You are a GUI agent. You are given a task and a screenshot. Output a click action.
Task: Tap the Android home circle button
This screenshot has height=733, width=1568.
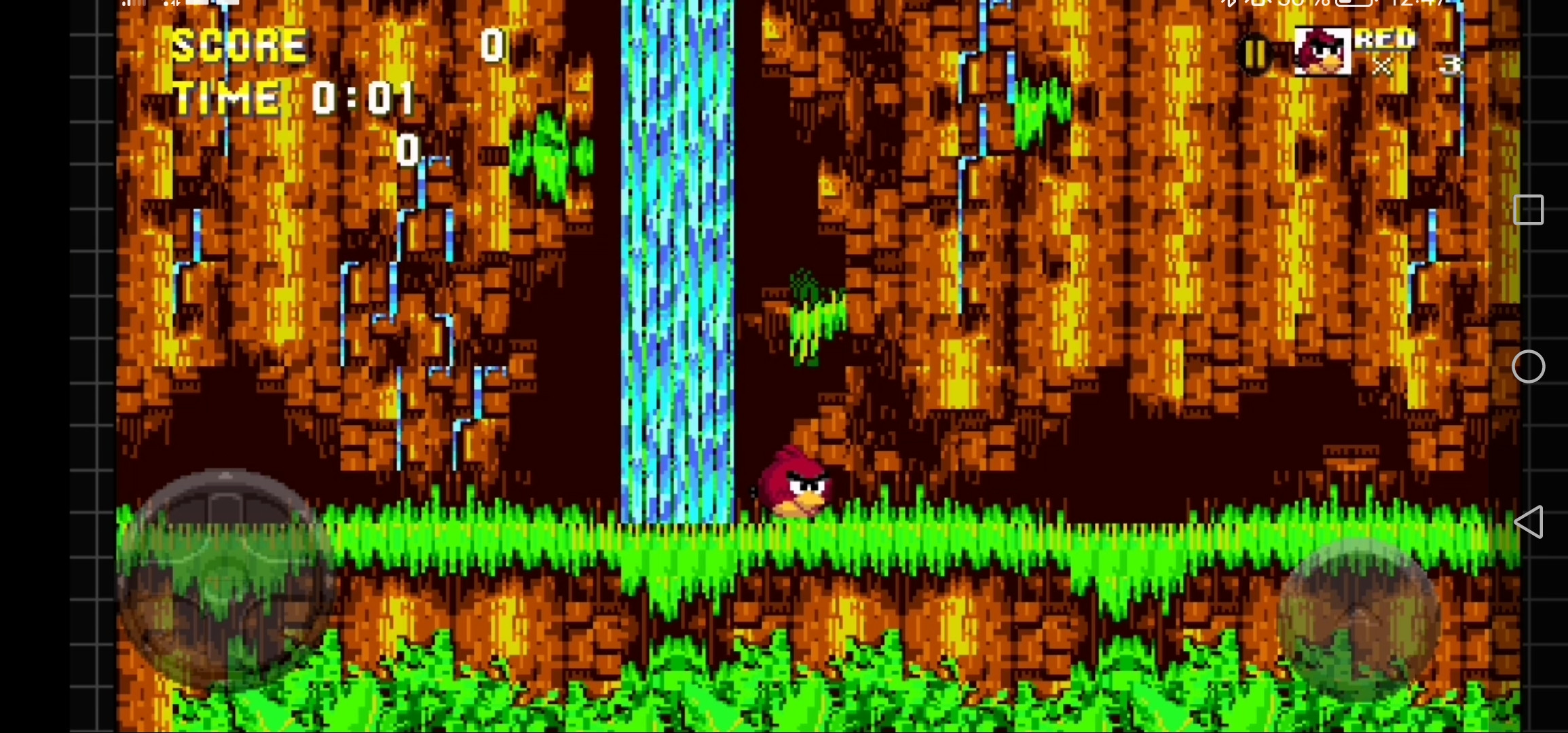tap(1530, 366)
